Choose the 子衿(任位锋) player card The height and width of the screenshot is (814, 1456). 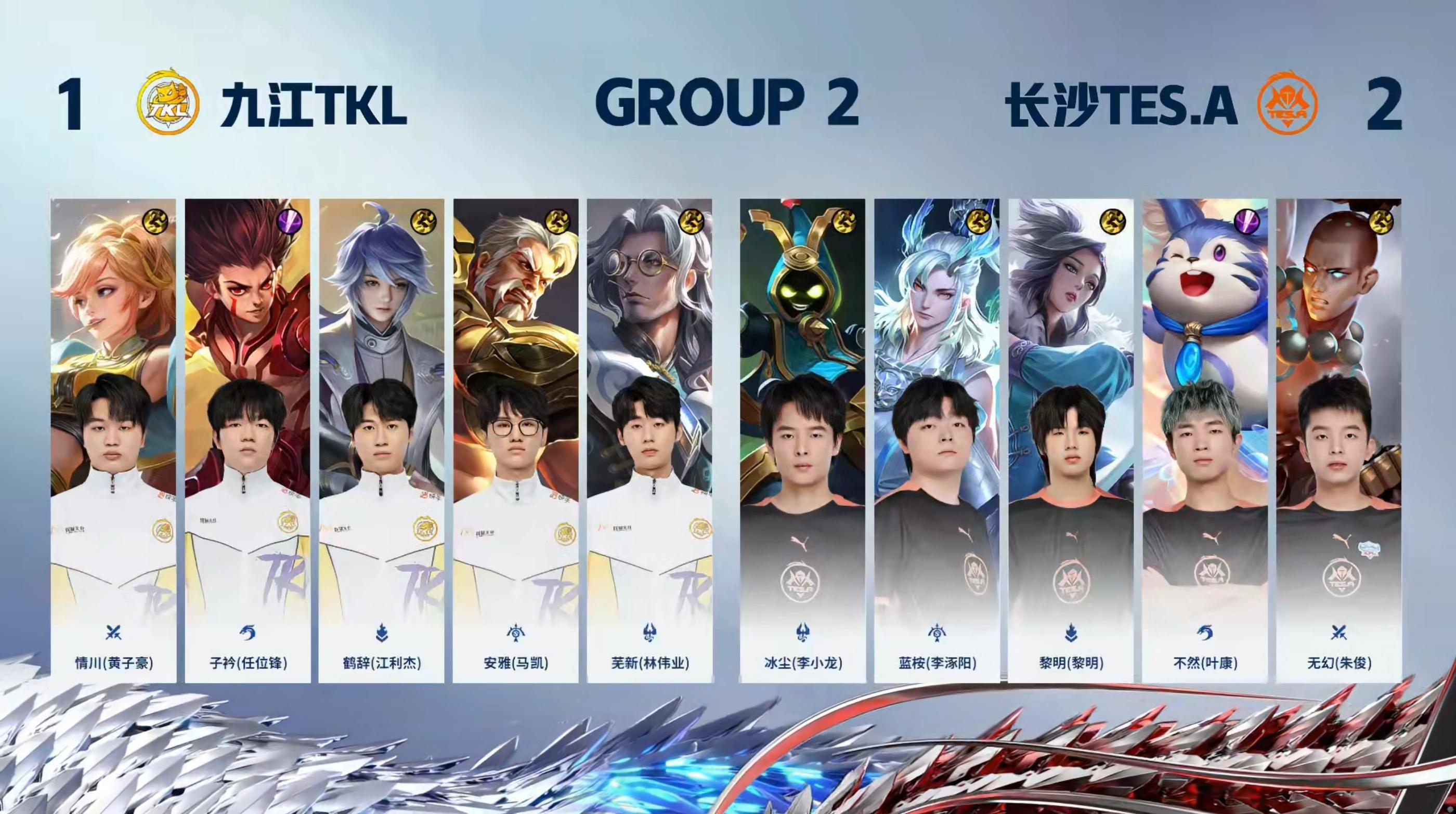point(248,441)
